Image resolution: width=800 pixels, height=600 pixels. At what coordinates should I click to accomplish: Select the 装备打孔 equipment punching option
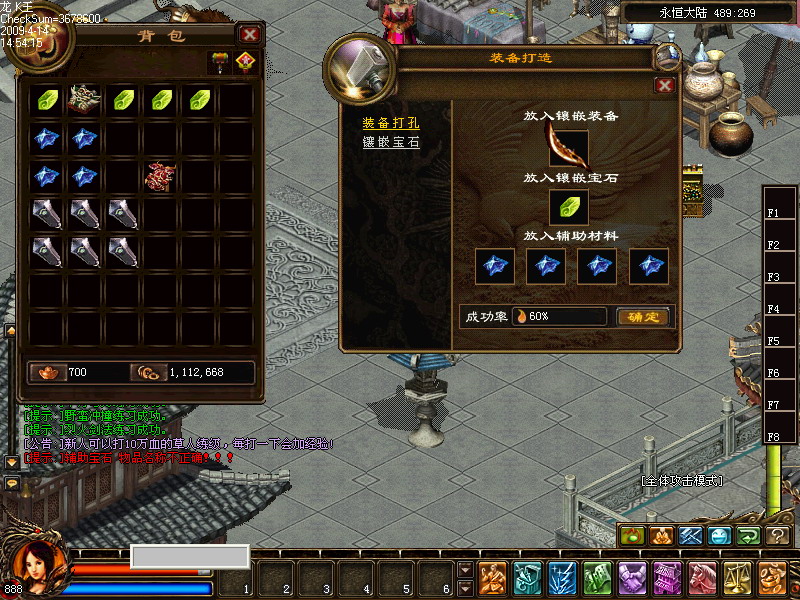tap(391, 123)
